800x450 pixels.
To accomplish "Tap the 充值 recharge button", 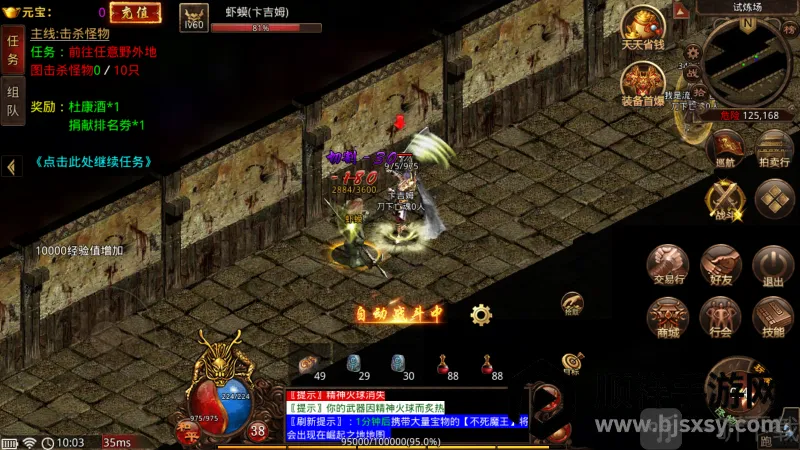I will (x=134, y=13).
